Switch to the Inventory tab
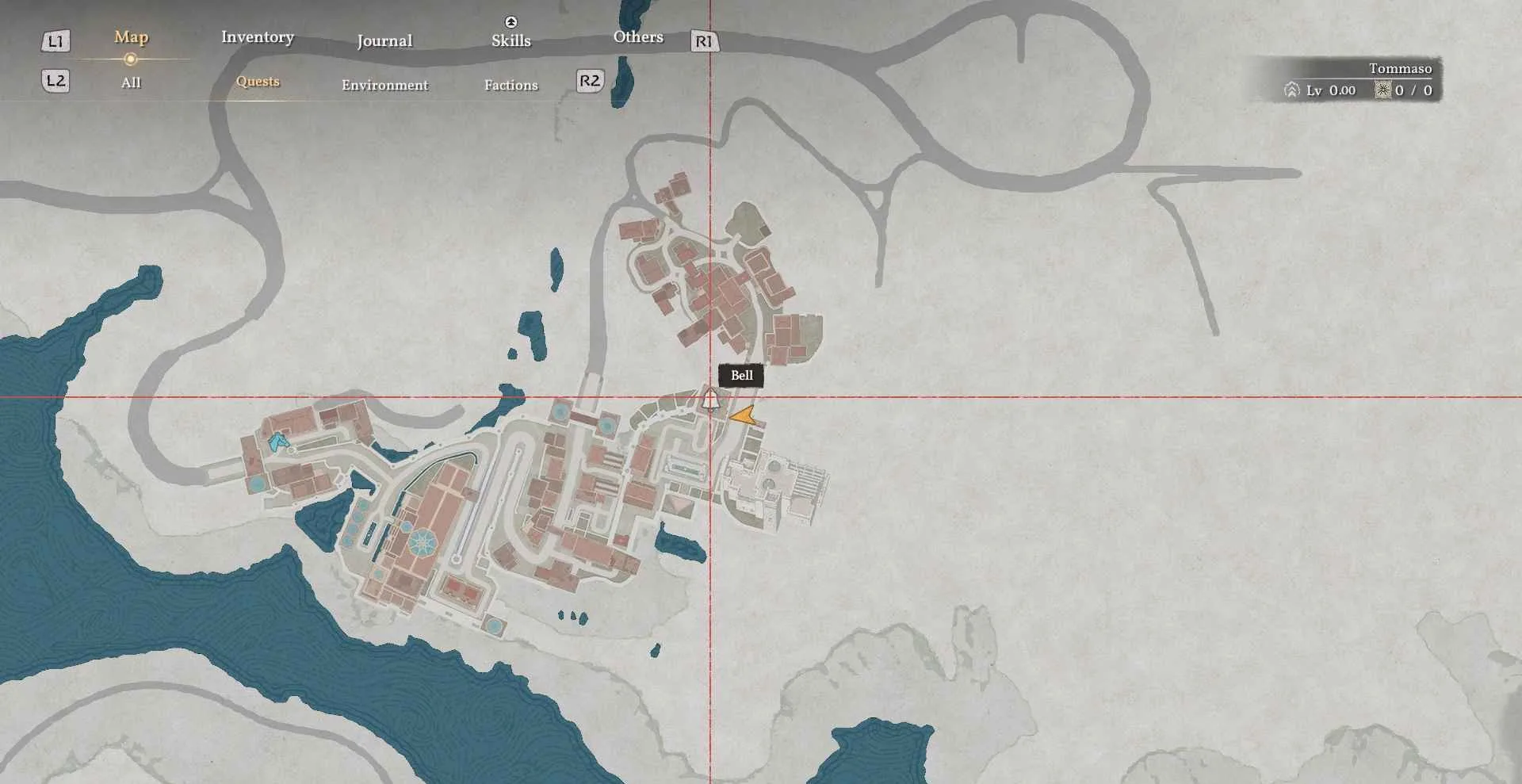 [258, 37]
